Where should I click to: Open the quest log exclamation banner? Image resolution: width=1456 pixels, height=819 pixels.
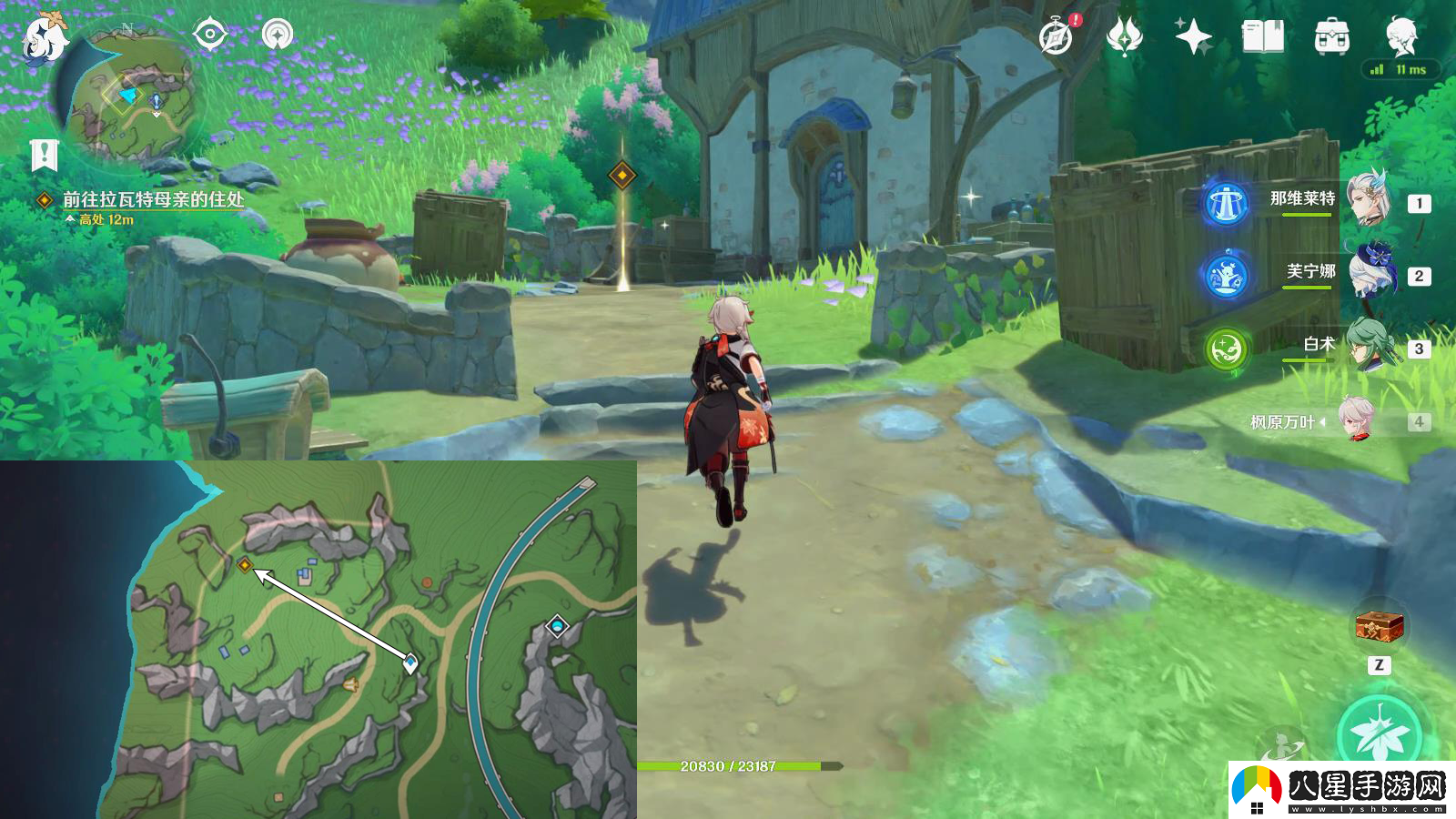tap(44, 155)
